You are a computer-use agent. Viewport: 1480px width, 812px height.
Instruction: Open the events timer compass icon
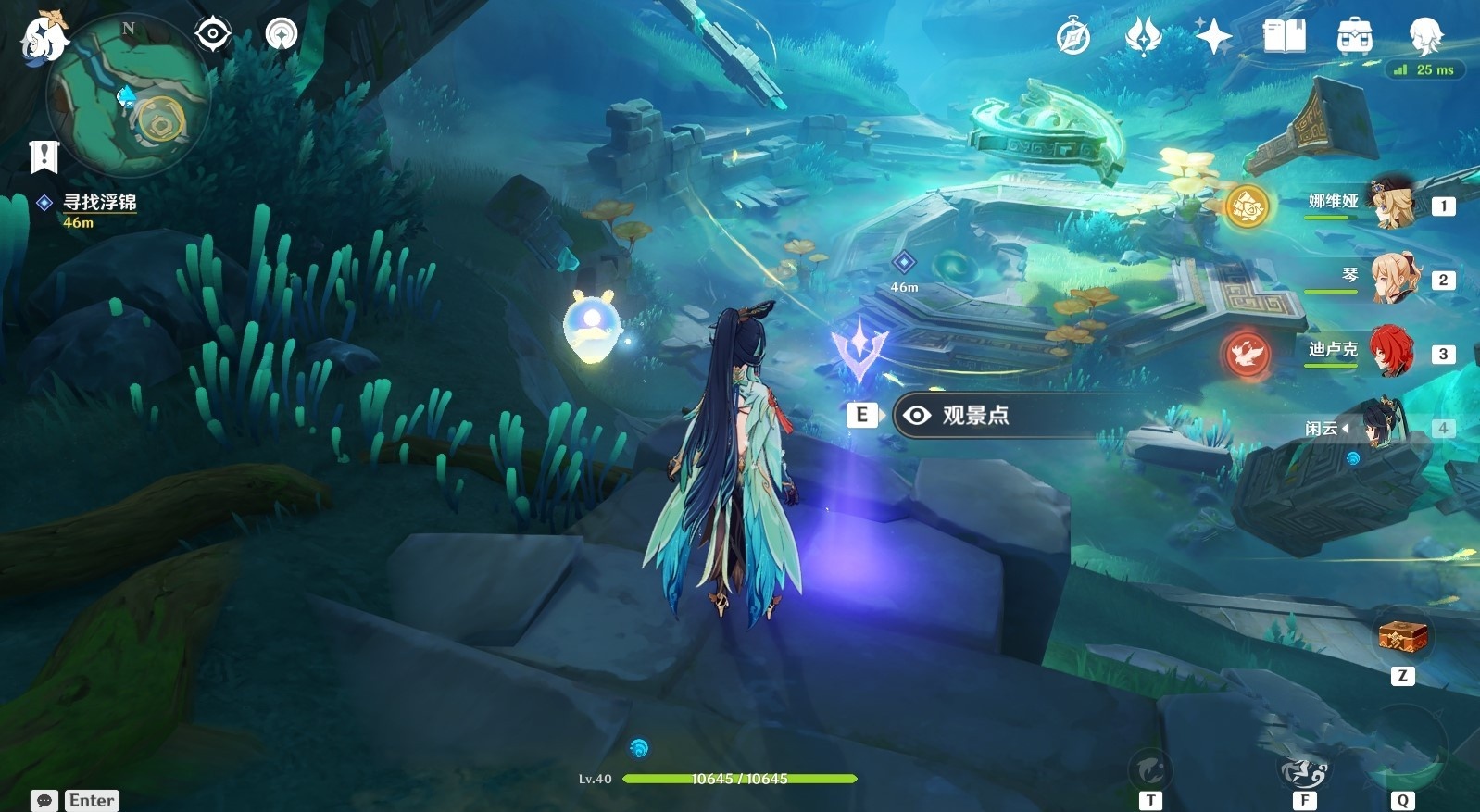[x=1072, y=35]
